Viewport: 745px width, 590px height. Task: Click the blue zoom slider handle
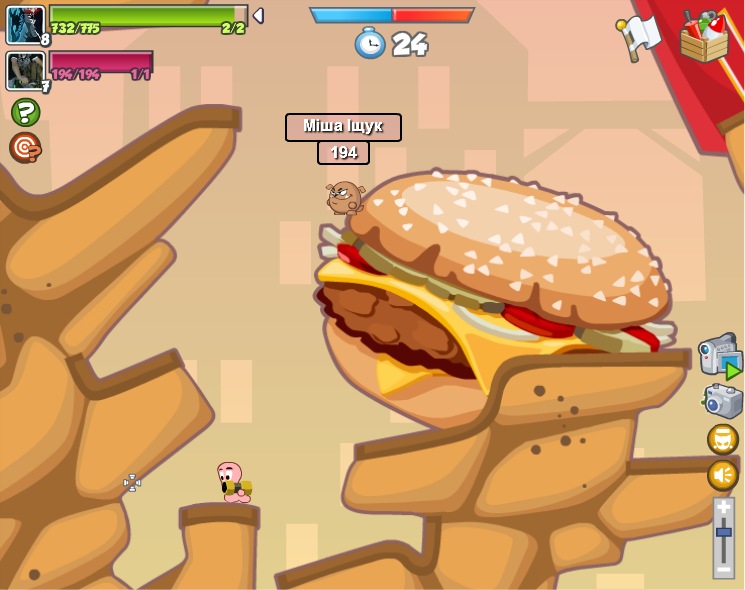723,532
